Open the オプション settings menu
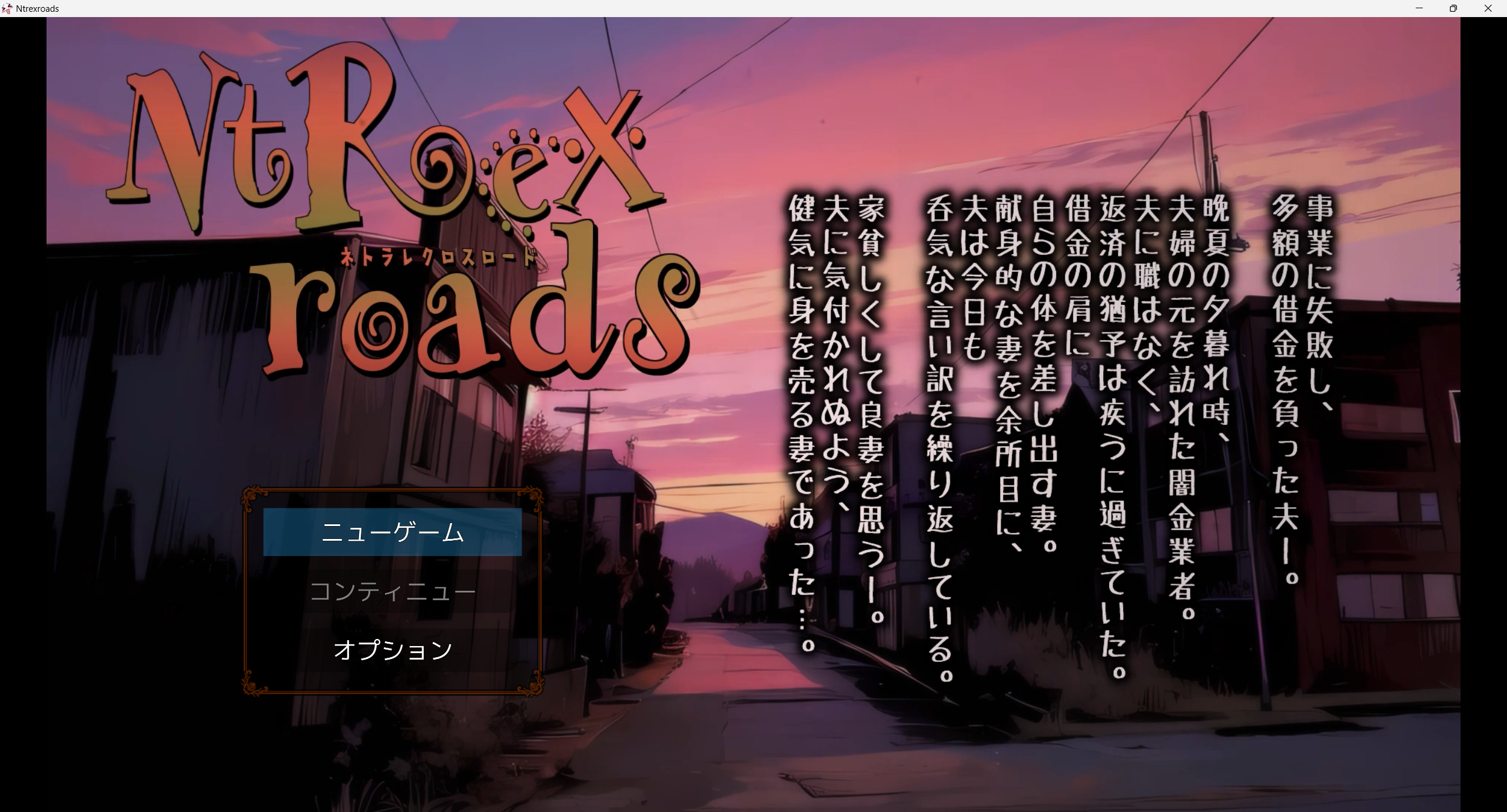 (x=393, y=649)
